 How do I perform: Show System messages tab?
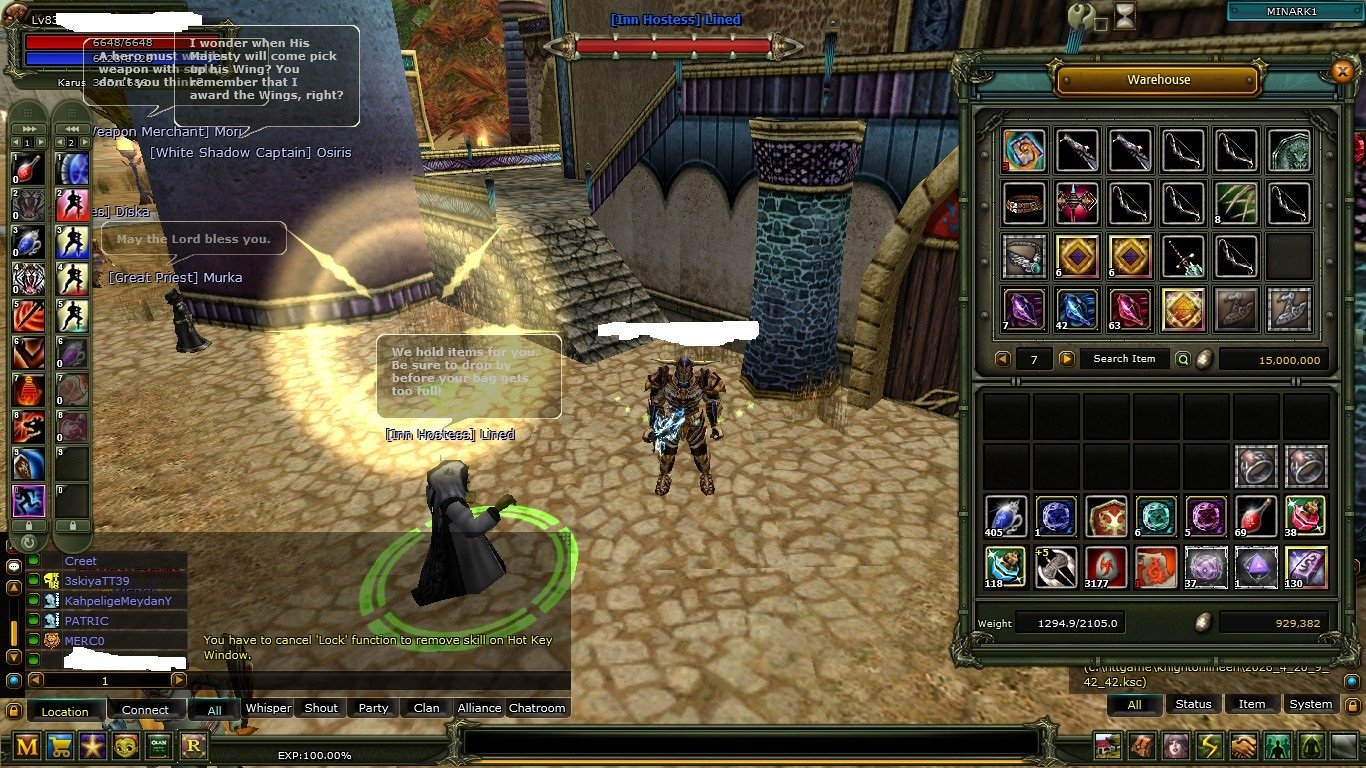1310,704
